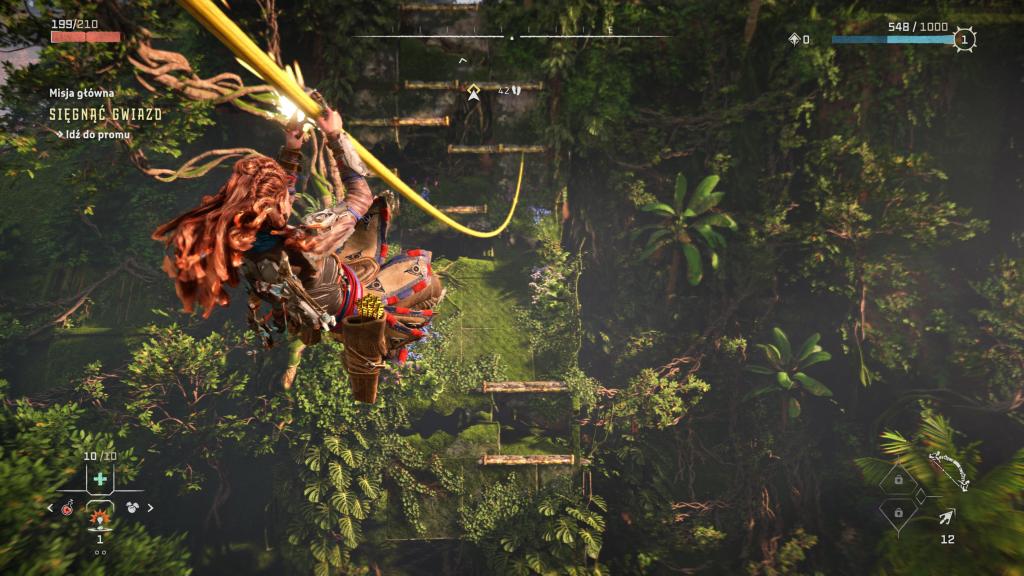The width and height of the screenshot is (1024, 576).
Task: Click the quest waypoint marker on compass
Action: point(474,91)
